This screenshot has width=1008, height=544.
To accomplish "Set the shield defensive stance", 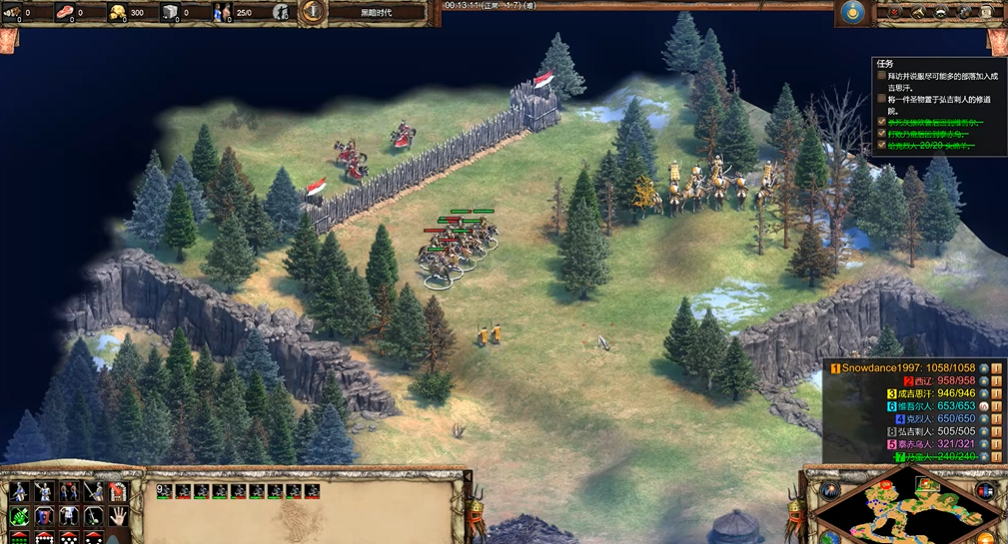I will click(x=44, y=516).
